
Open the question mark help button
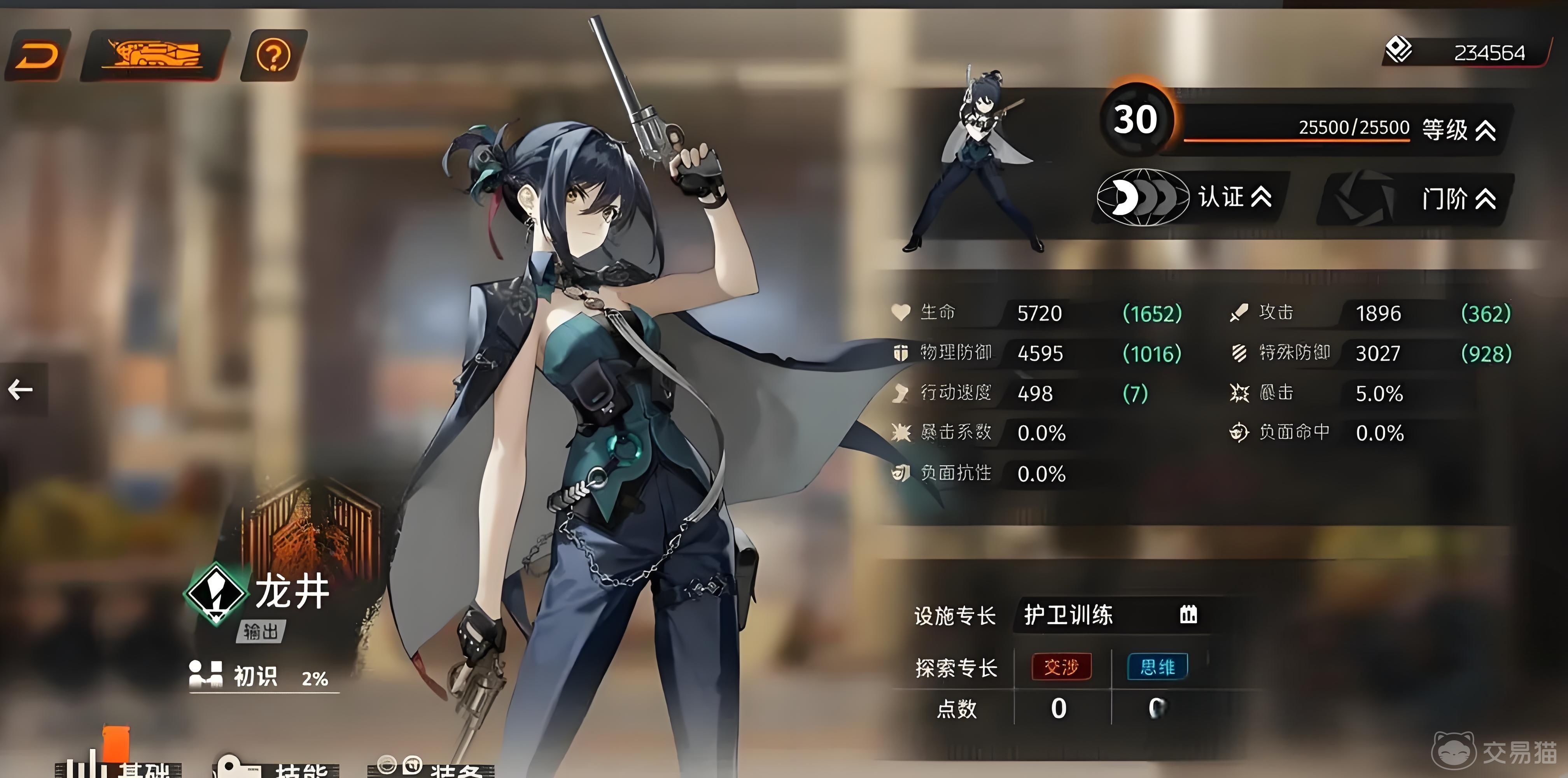(x=273, y=55)
